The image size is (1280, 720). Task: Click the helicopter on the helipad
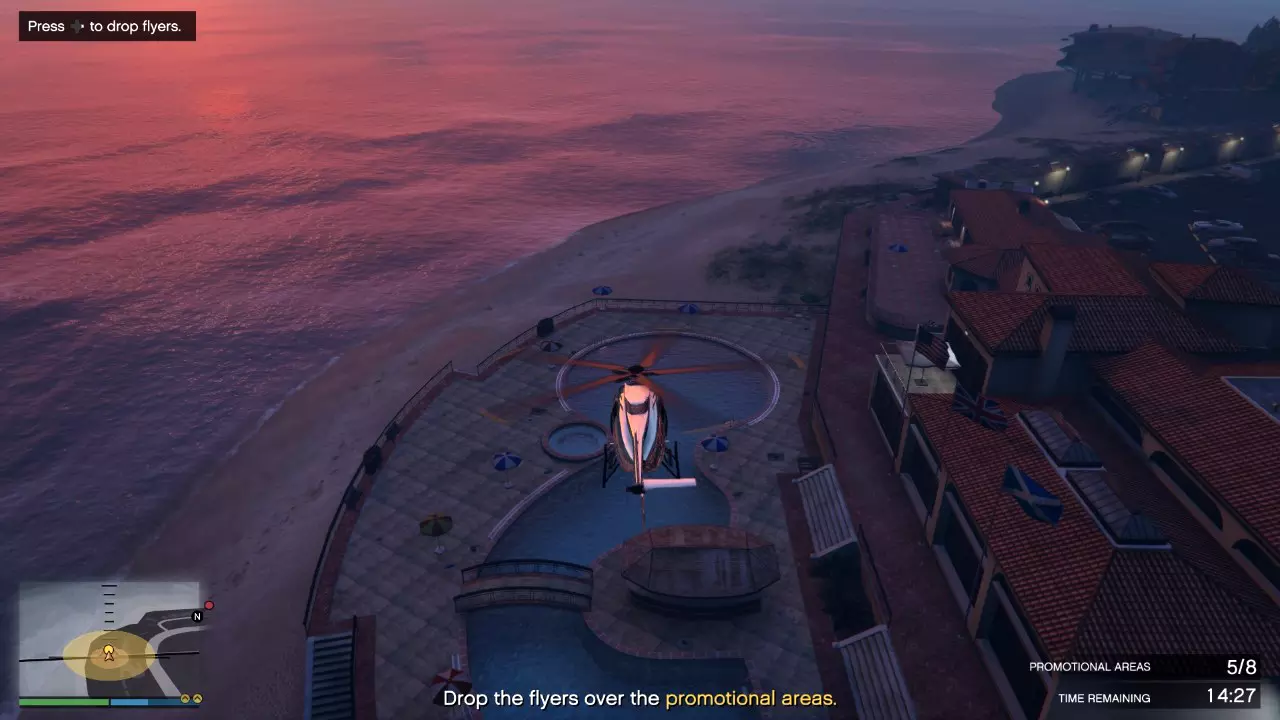click(x=638, y=420)
